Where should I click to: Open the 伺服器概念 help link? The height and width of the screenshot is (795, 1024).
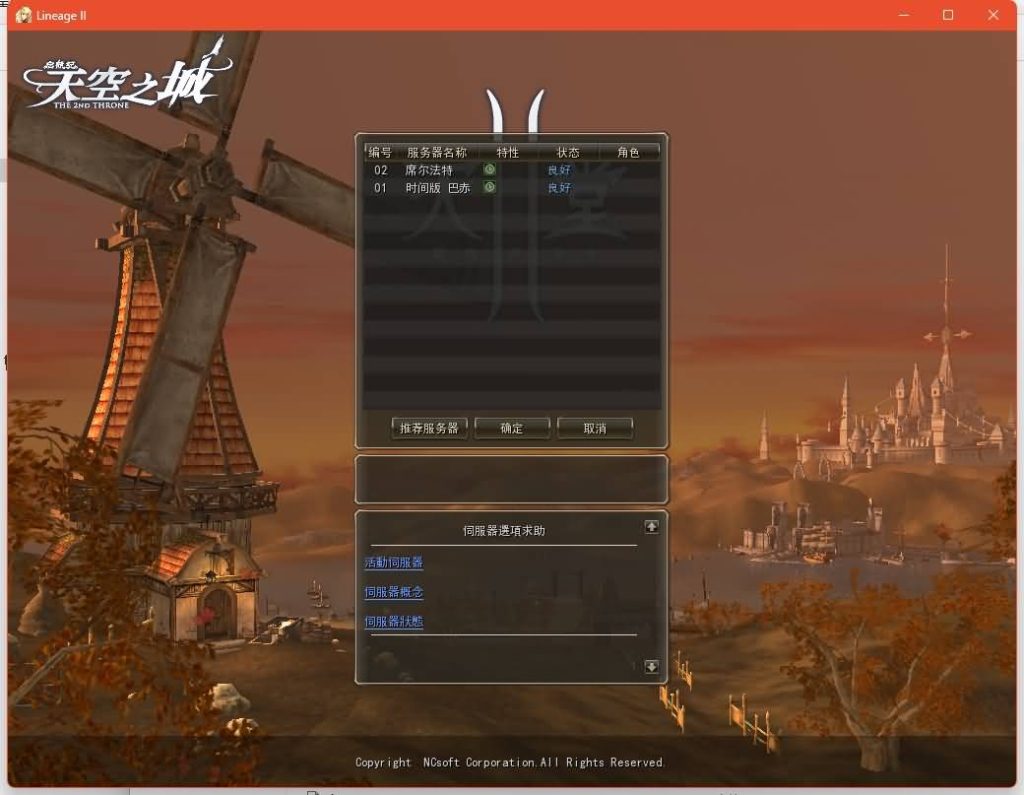point(393,592)
